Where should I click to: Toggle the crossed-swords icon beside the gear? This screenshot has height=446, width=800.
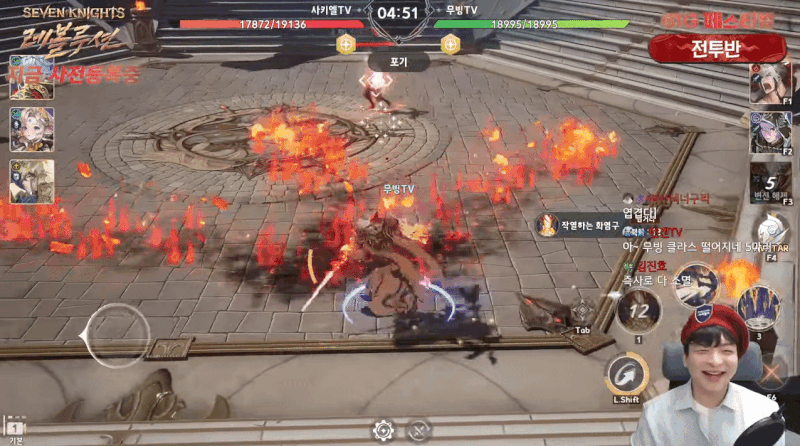[x=419, y=431]
